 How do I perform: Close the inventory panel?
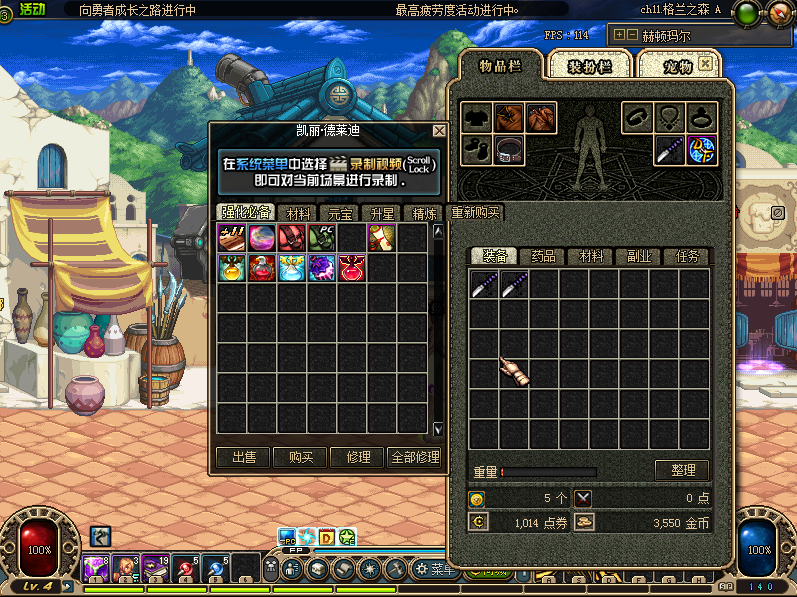click(x=707, y=63)
